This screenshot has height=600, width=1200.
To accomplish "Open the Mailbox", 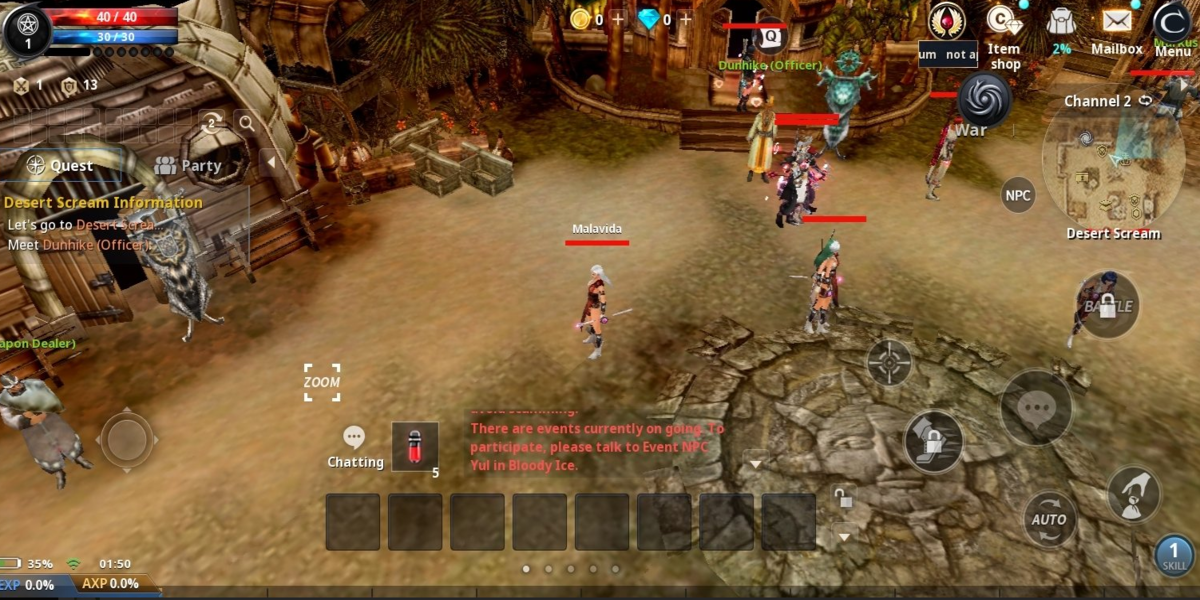I will [1116, 30].
